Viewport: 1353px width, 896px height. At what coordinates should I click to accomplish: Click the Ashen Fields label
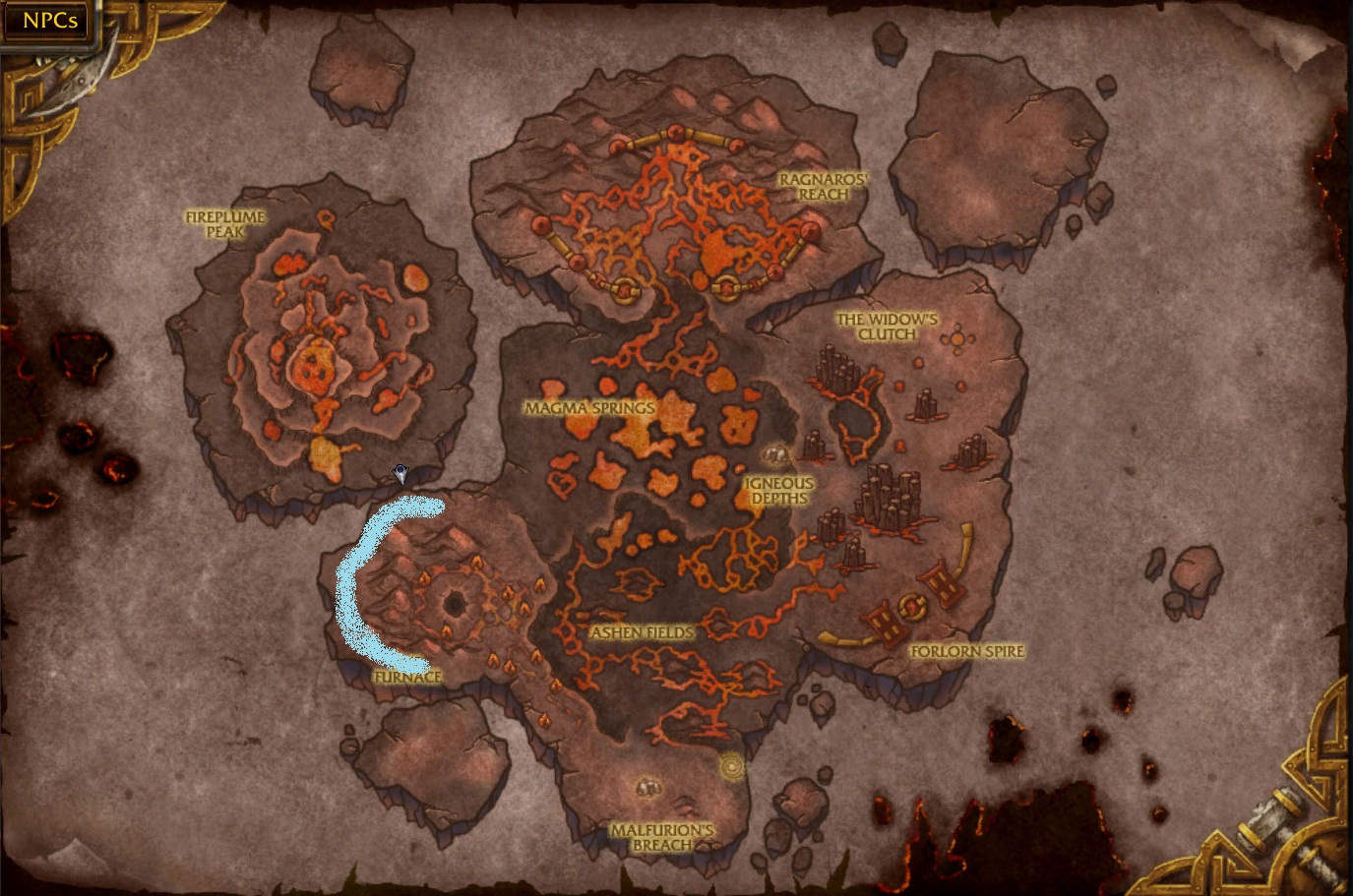click(642, 634)
